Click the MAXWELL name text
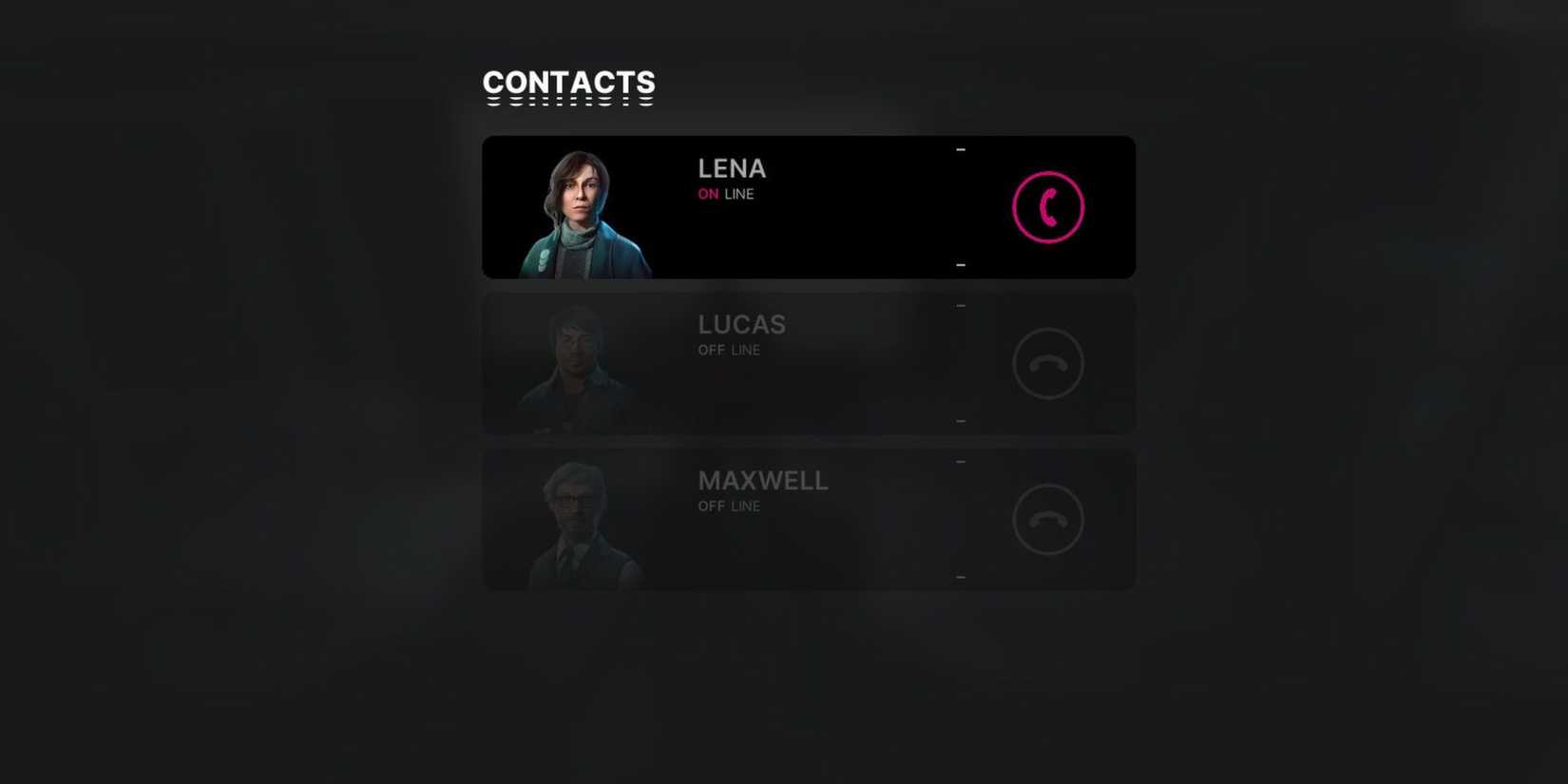This screenshot has height=784, width=1568. click(x=763, y=480)
